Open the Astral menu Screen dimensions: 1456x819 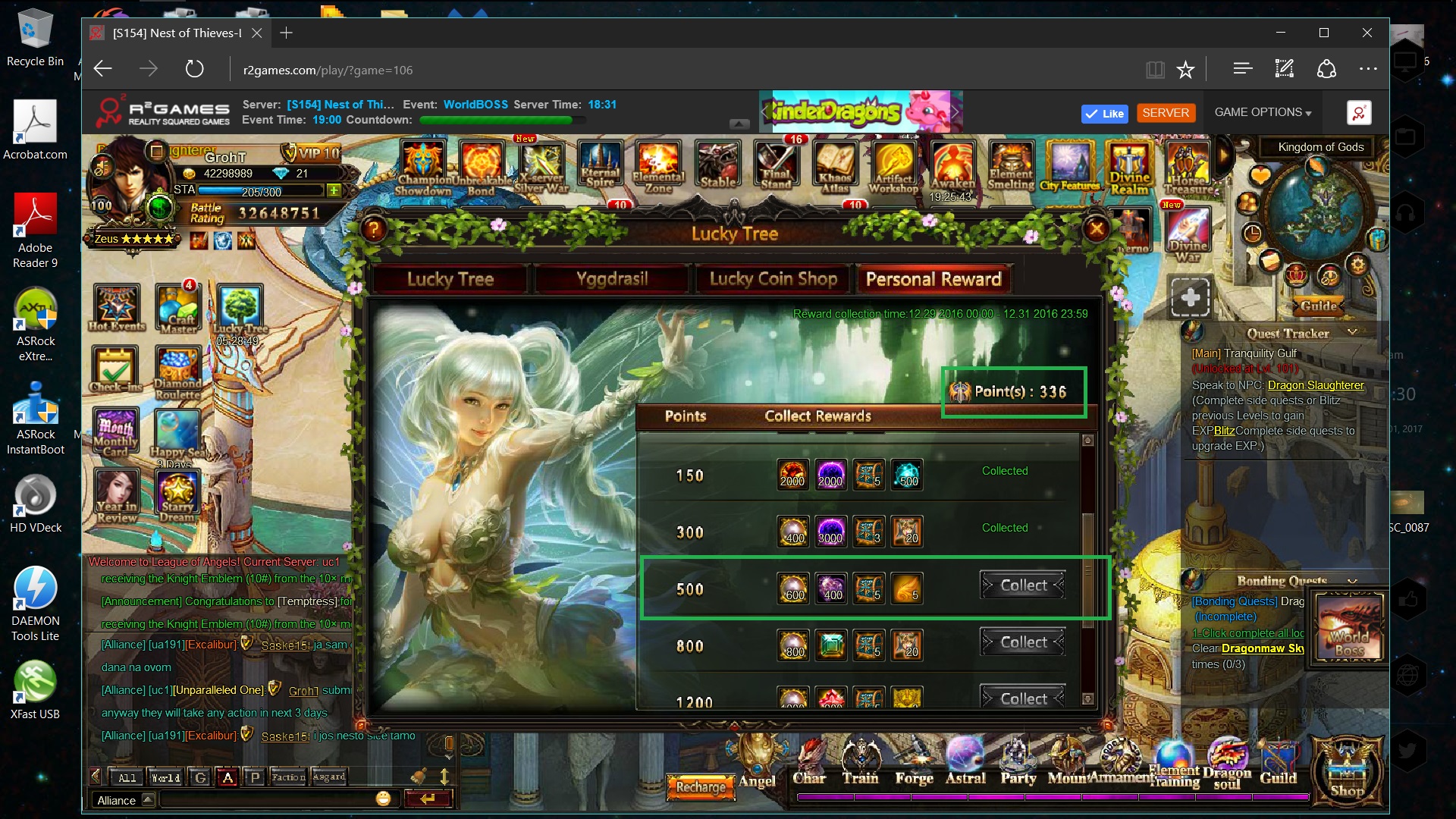[x=965, y=762]
